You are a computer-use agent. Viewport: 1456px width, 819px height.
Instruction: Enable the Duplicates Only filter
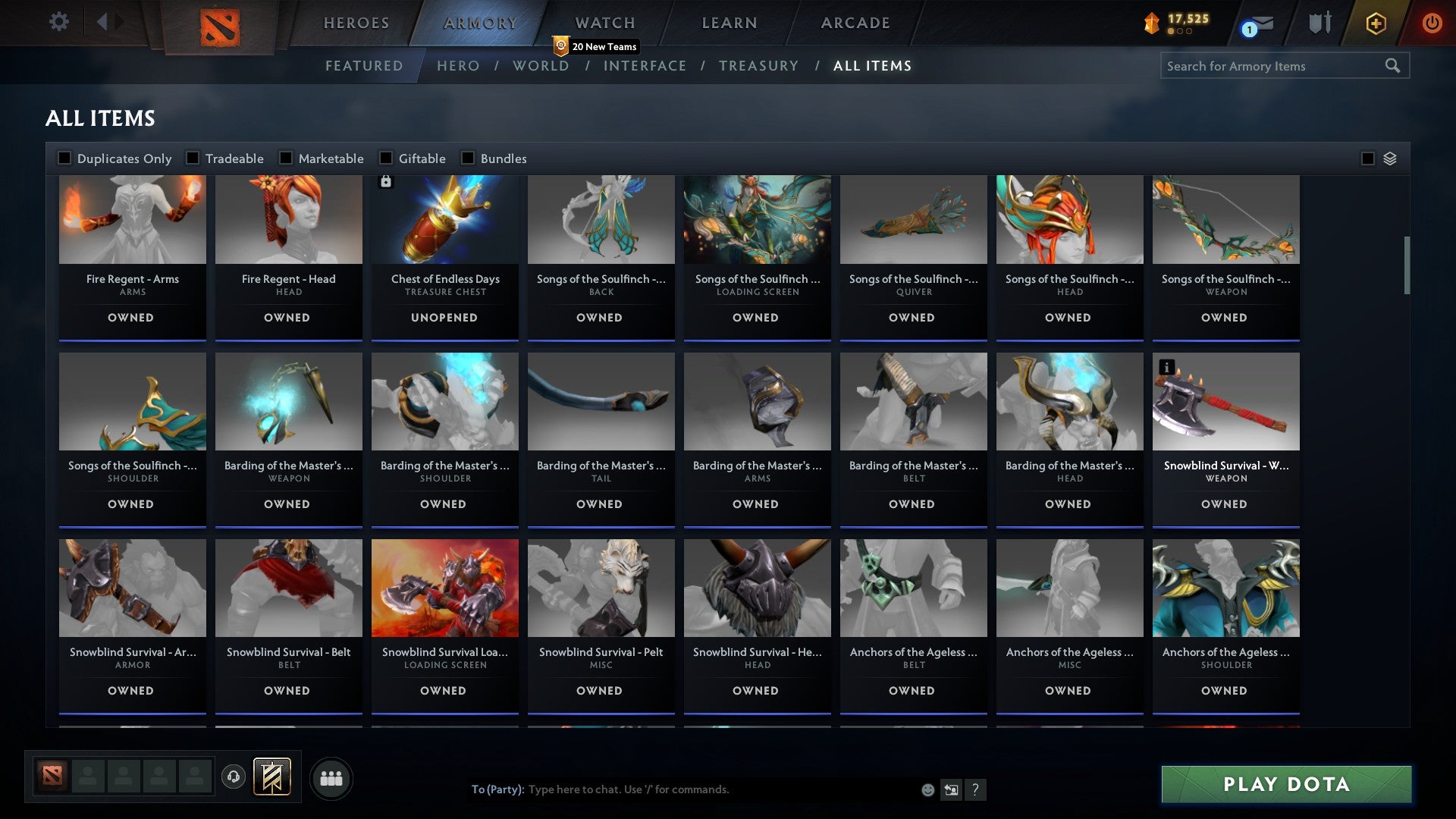(x=64, y=158)
